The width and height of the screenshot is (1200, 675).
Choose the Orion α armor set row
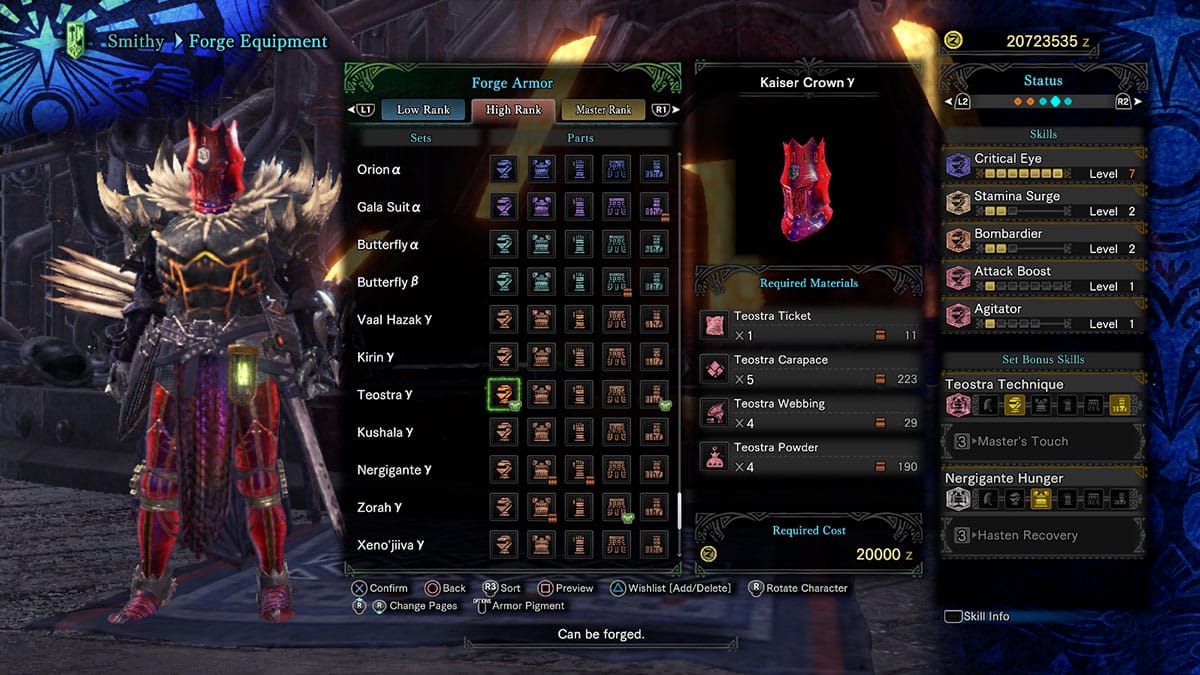[x=380, y=170]
